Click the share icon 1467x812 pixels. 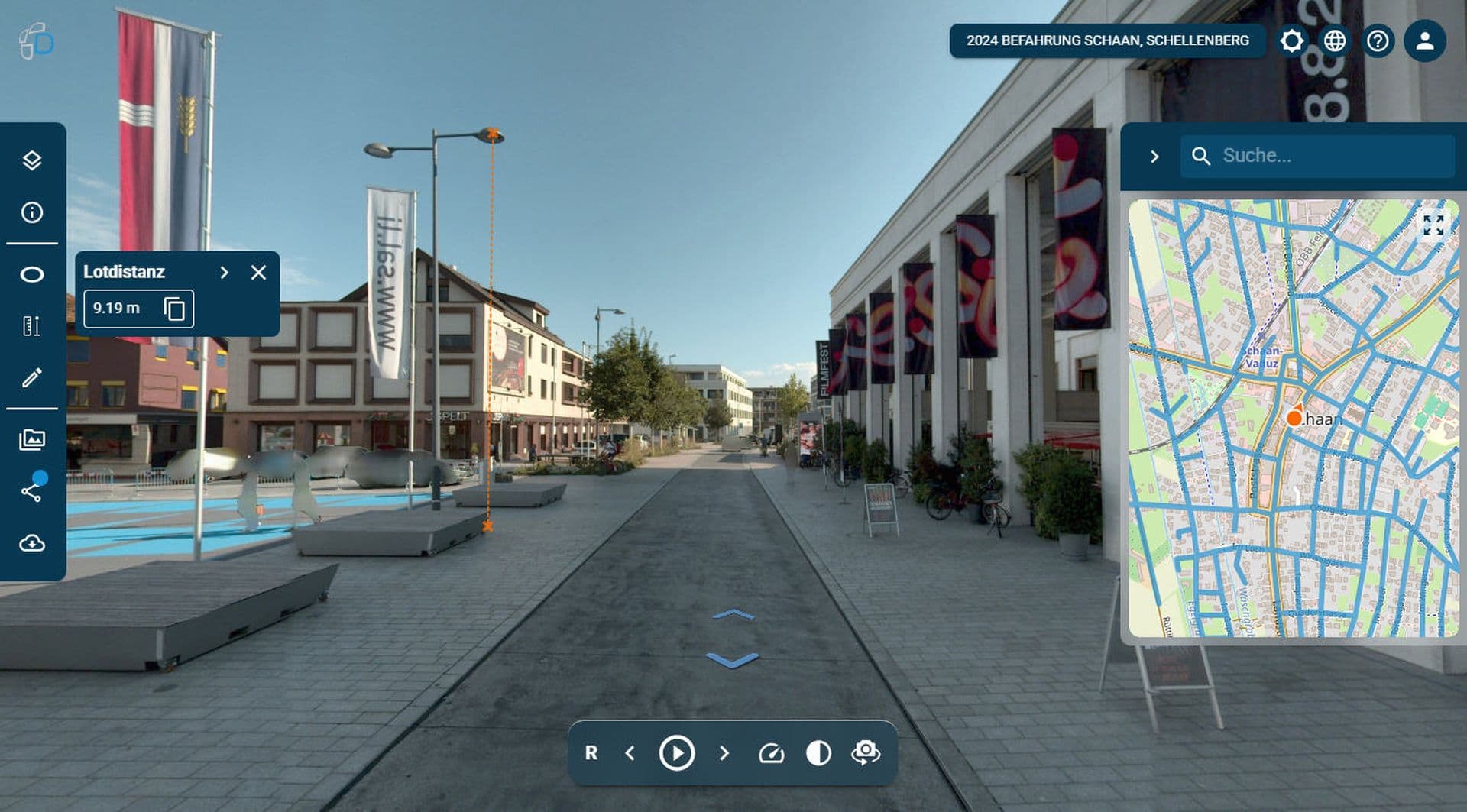[32, 491]
